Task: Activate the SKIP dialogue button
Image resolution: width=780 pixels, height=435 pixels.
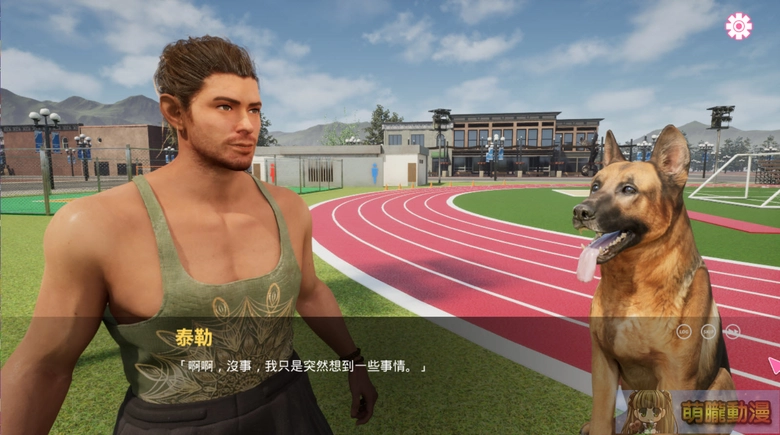Action: click(x=709, y=331)
